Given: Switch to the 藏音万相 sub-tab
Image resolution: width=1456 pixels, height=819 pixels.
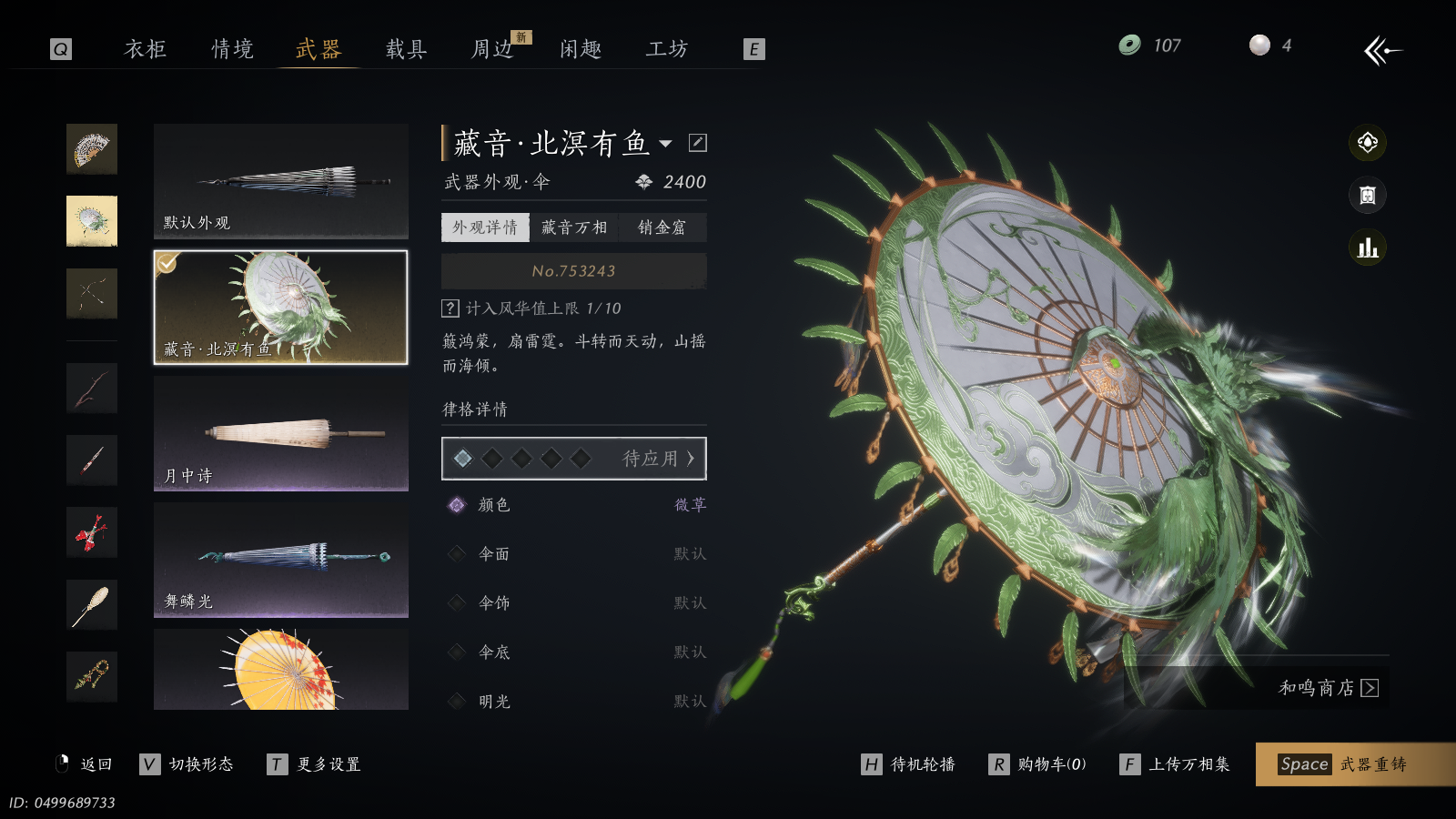Looking at the screenshot, I should (574, 227).
